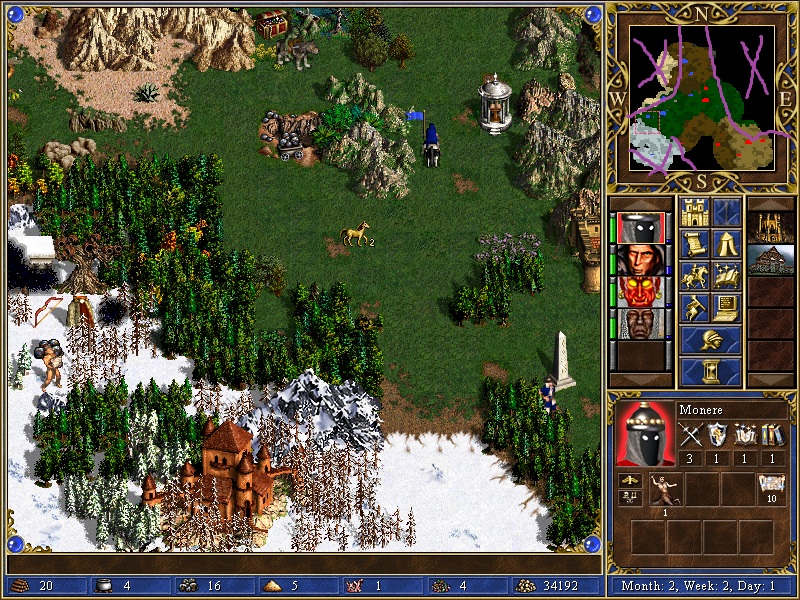Move hero using the horseman button
Viewport: 800px width, 600px height.
click(x=695, y=276)
